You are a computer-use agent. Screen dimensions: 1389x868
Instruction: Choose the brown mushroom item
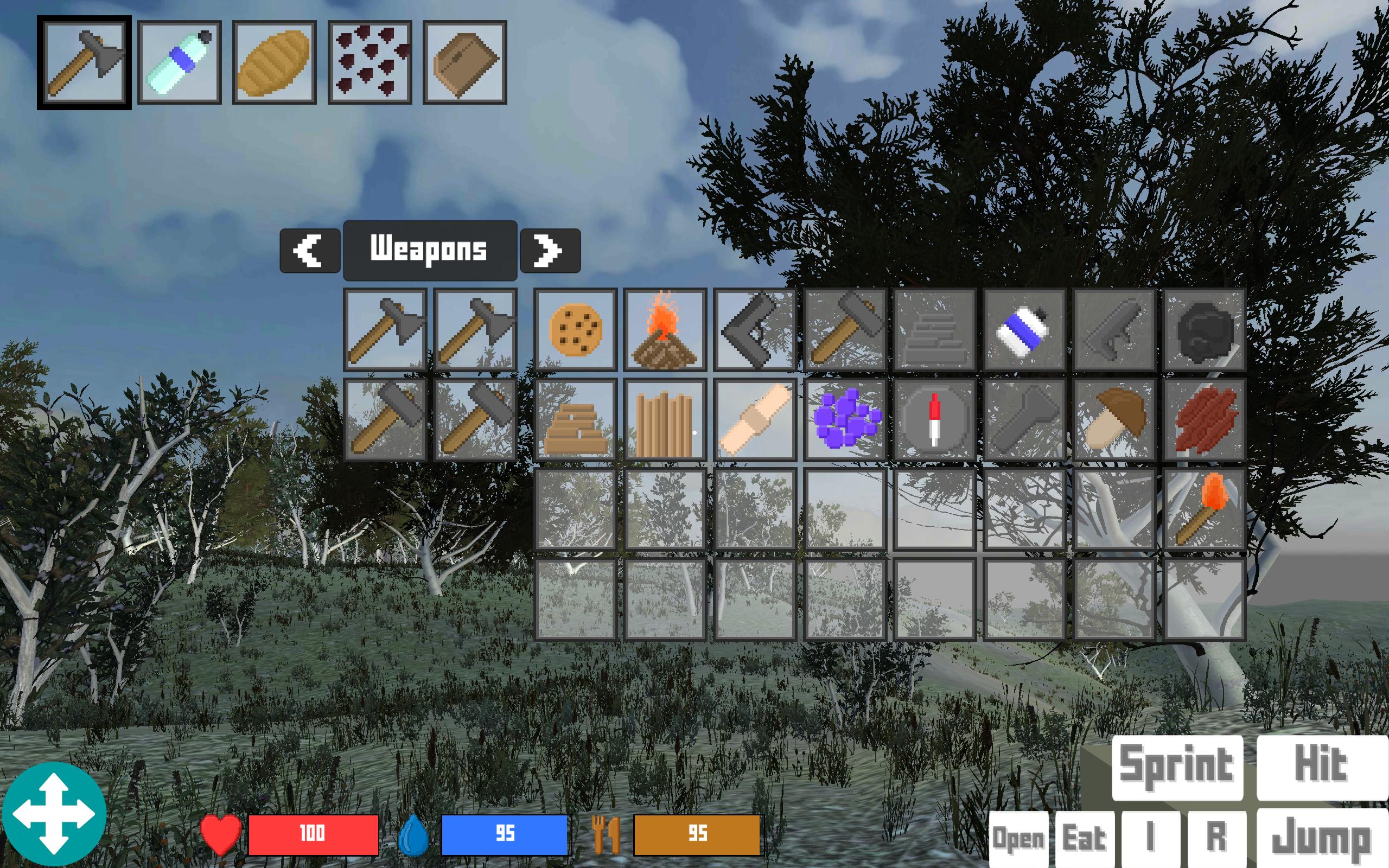pos(1113,419)
